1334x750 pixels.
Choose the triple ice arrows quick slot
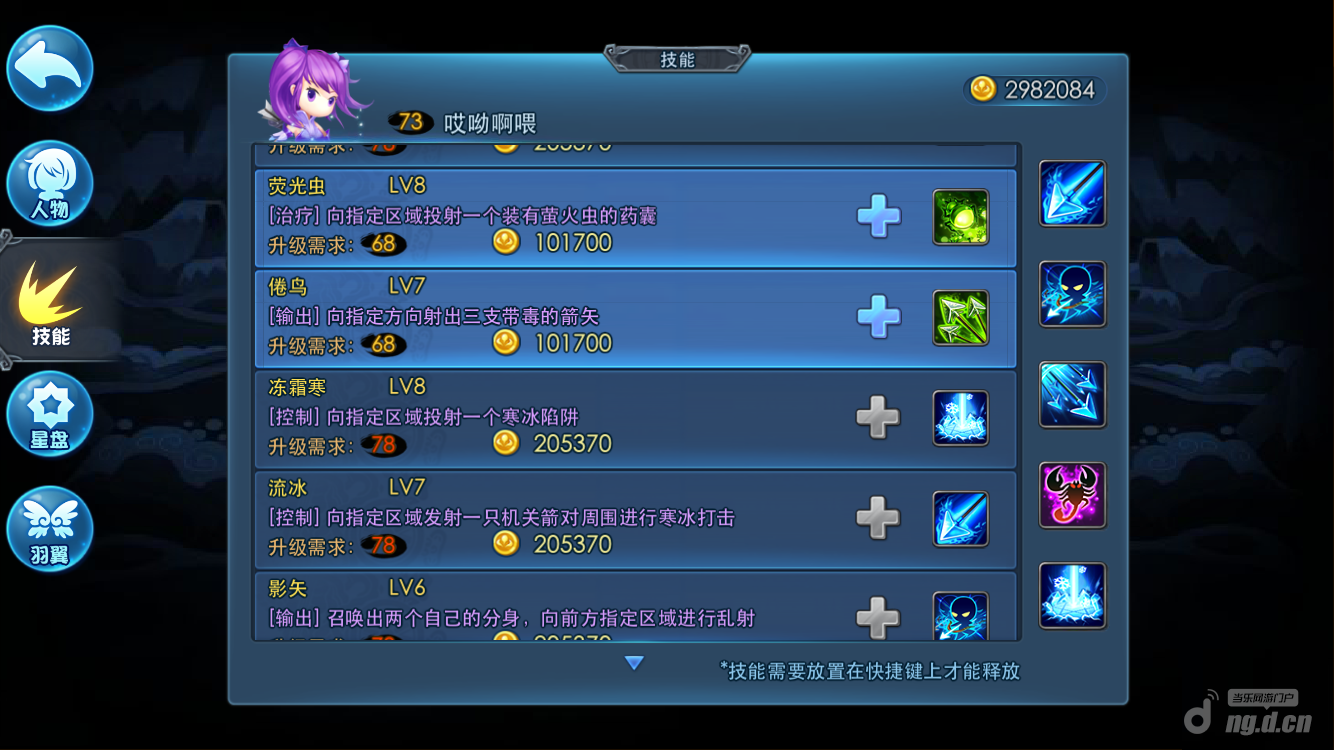tap(1072, 395)
